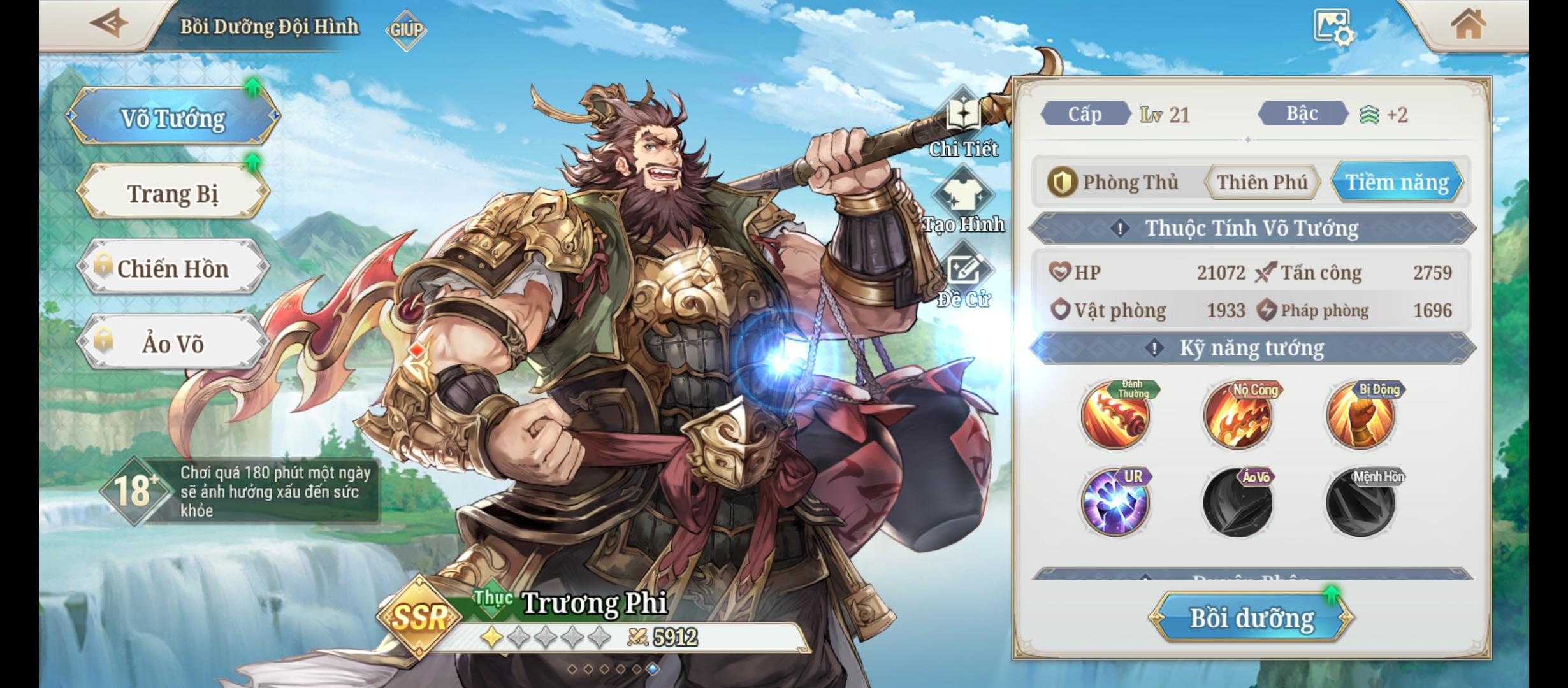Show Thuộc Tính Võ Tướng attribute info
The height and width of the screenshot is (688, 1568).
click(x=1120, y=228)
